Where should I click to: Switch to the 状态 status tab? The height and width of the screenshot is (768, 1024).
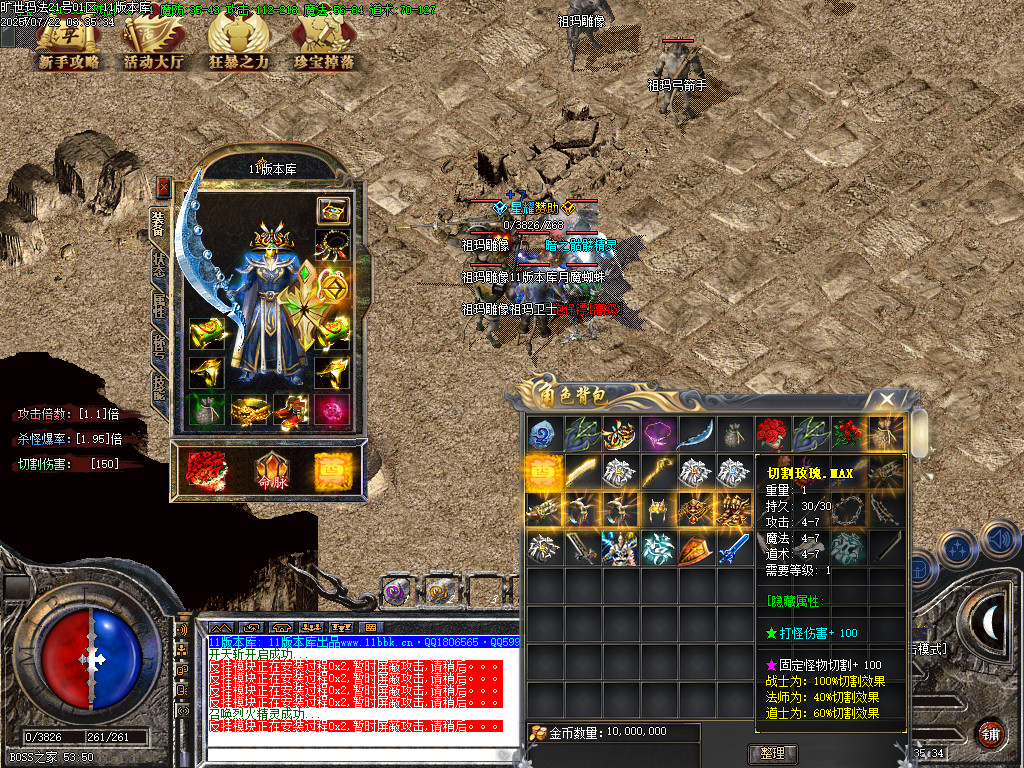(x=160, y=265)
